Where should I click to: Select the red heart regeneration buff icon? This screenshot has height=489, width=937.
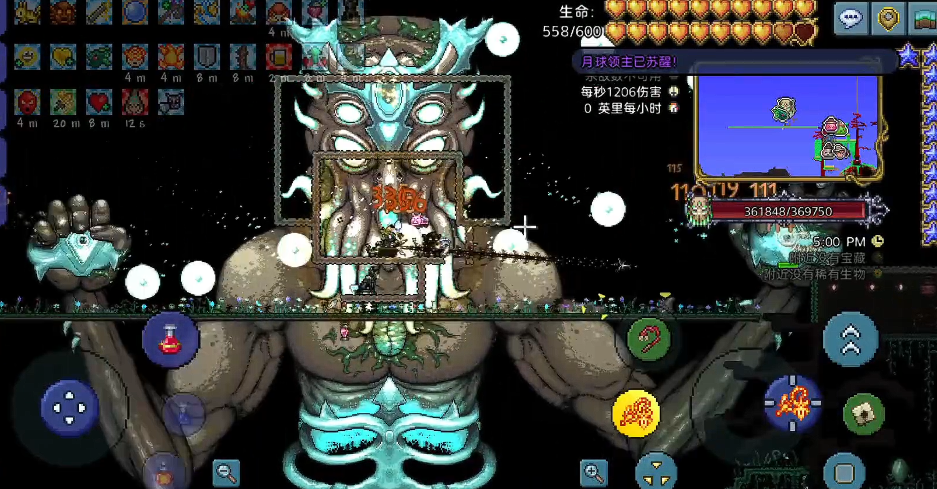[98, 101]
